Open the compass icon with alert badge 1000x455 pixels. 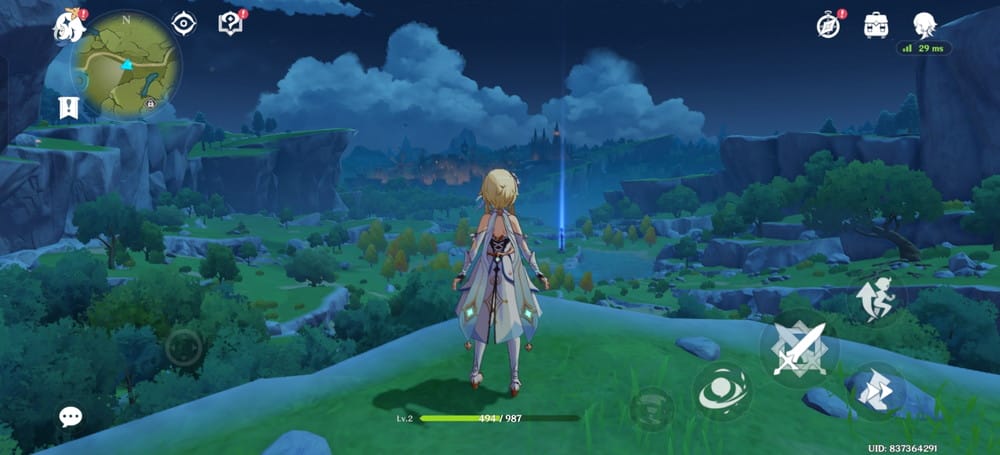(828, 25)
